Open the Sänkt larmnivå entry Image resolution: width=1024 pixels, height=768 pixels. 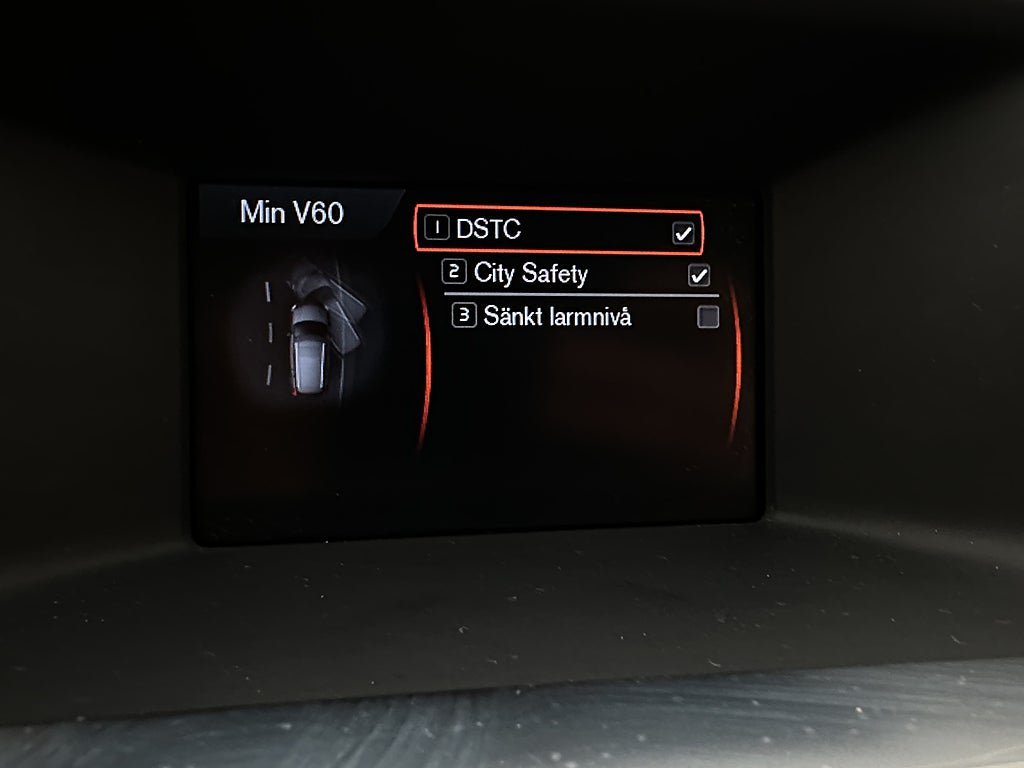pos(557,317)
